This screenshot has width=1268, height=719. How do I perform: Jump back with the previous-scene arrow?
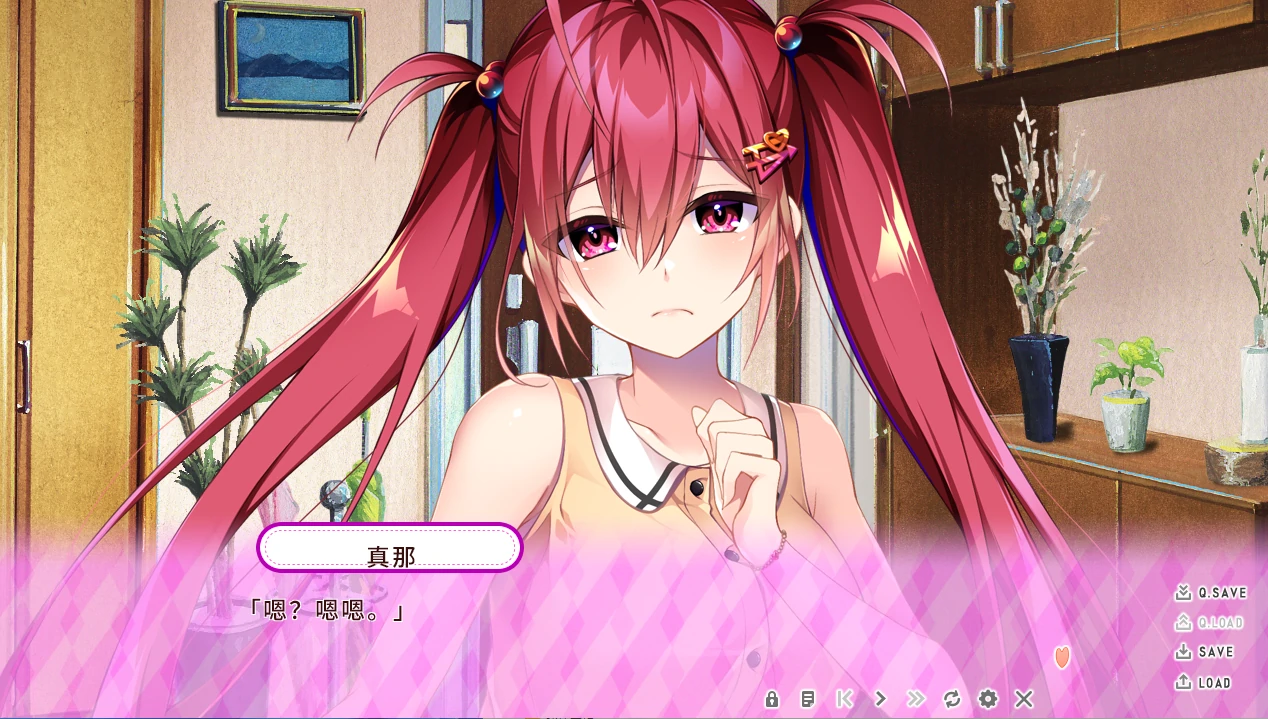pyautogui.click(x=844, y=699)
